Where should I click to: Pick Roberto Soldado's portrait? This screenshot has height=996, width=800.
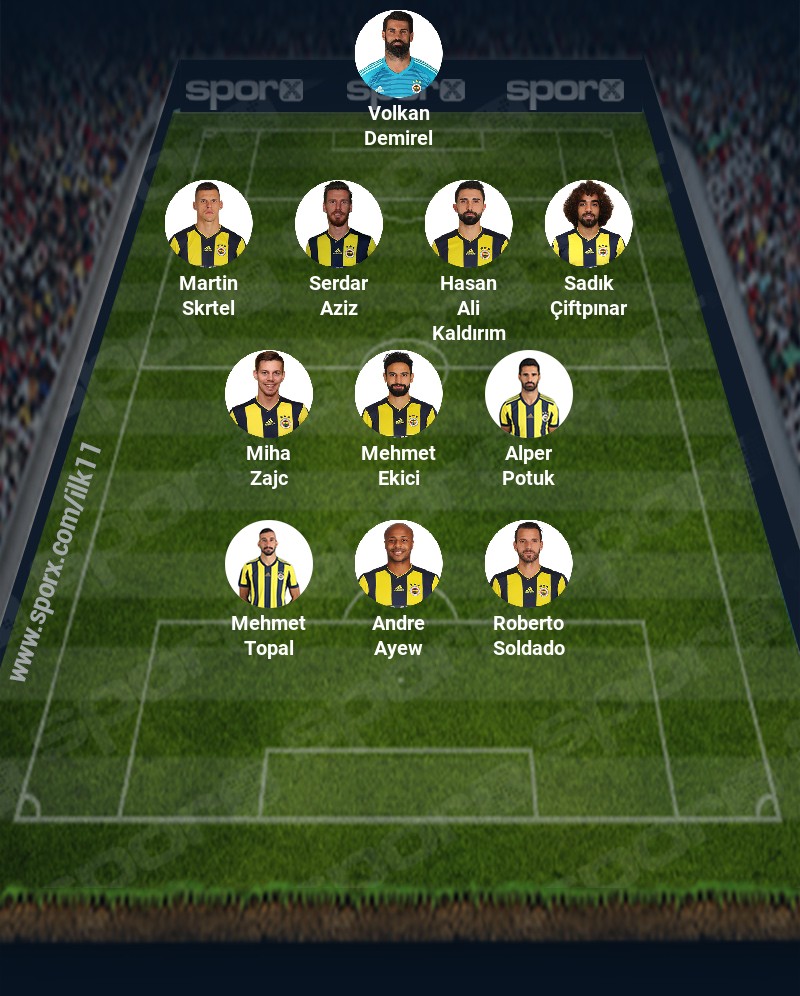click(x=528, y=564)
